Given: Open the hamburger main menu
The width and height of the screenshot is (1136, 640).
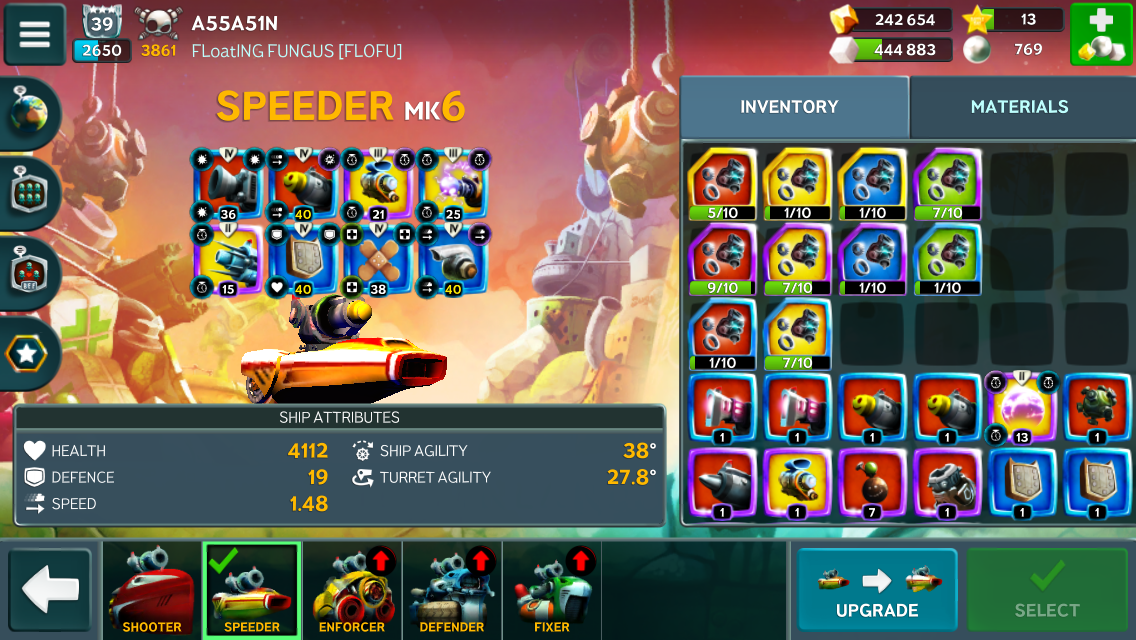Looking at the screenshot, I should [x=35, y=34].
